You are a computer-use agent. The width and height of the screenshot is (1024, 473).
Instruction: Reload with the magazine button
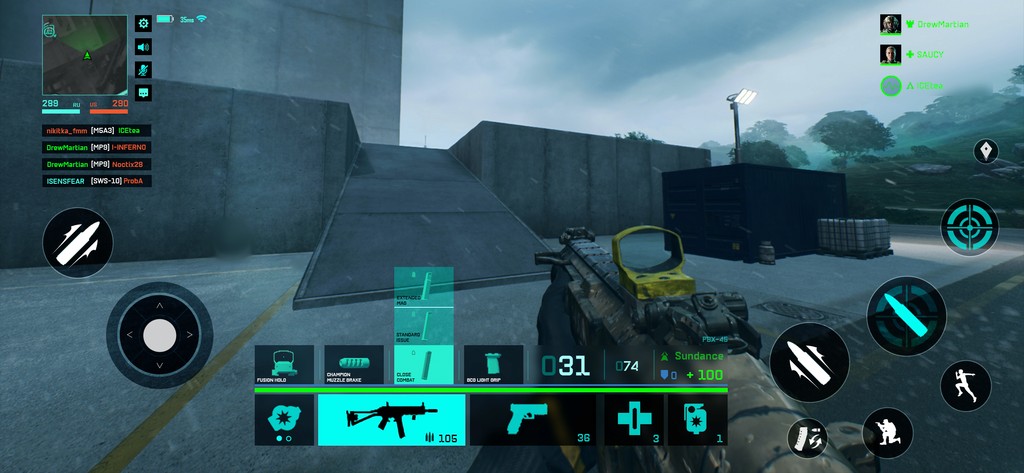[807, 437]
